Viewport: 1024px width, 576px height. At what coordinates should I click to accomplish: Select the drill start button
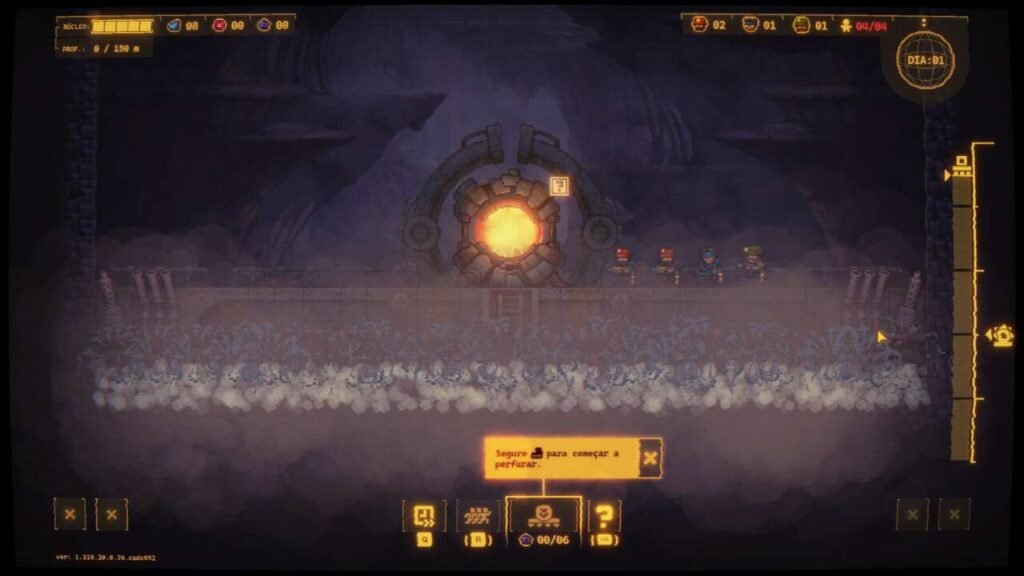pyautogui.click(x=543, y=516)
